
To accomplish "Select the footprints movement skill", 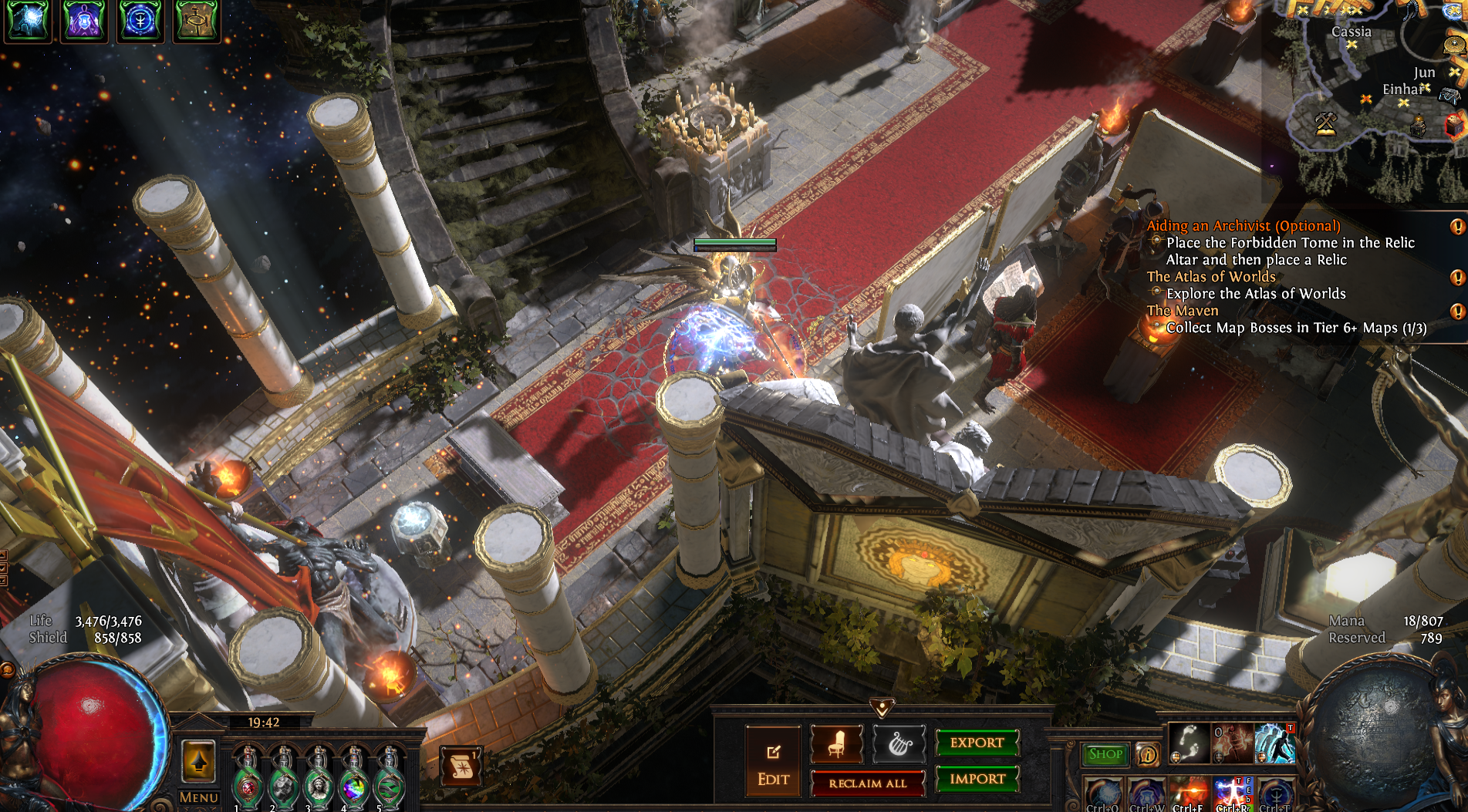I will (1189, 743).
